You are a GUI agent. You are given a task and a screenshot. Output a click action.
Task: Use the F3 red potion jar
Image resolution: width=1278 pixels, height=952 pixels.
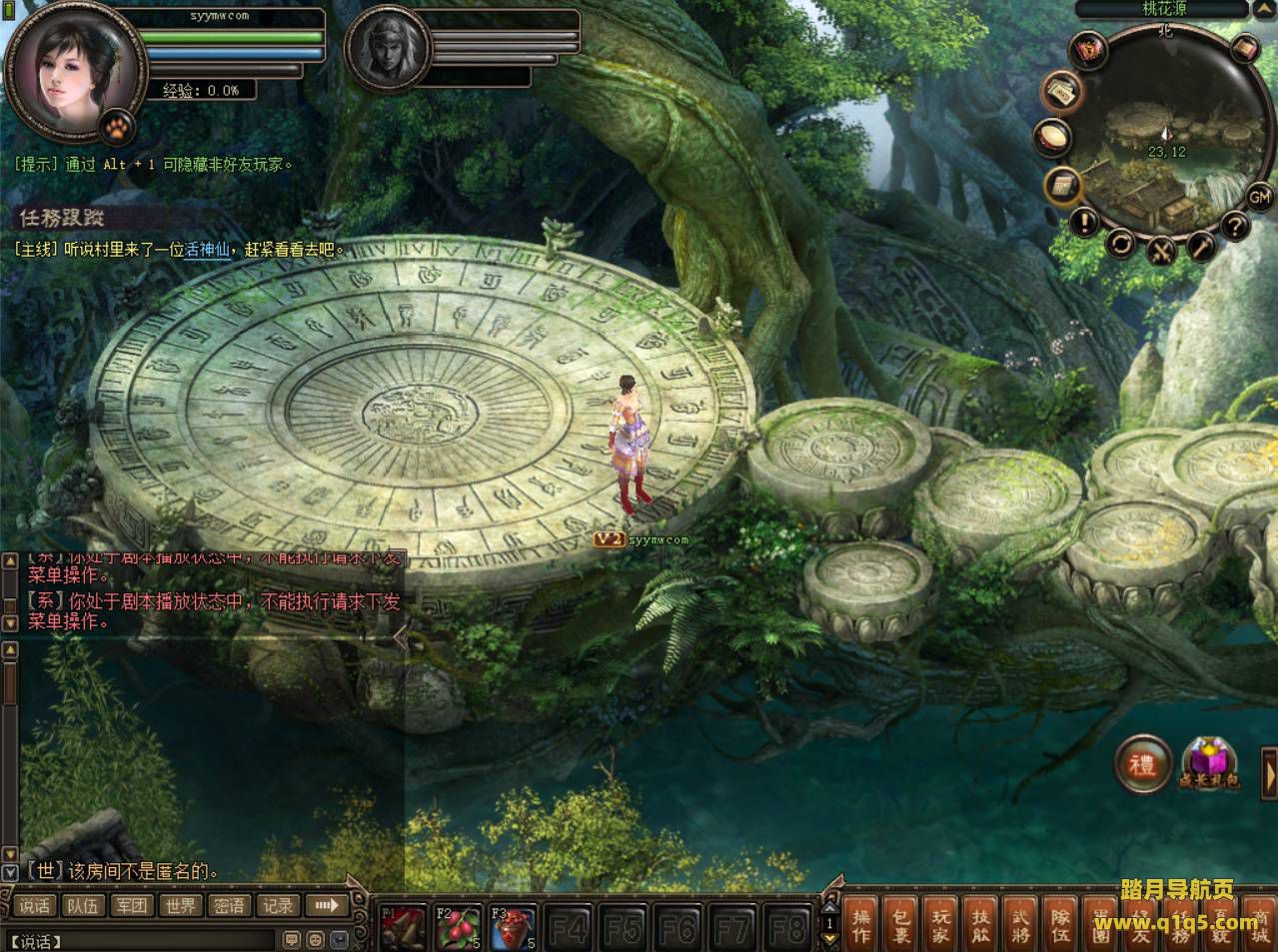514,929
